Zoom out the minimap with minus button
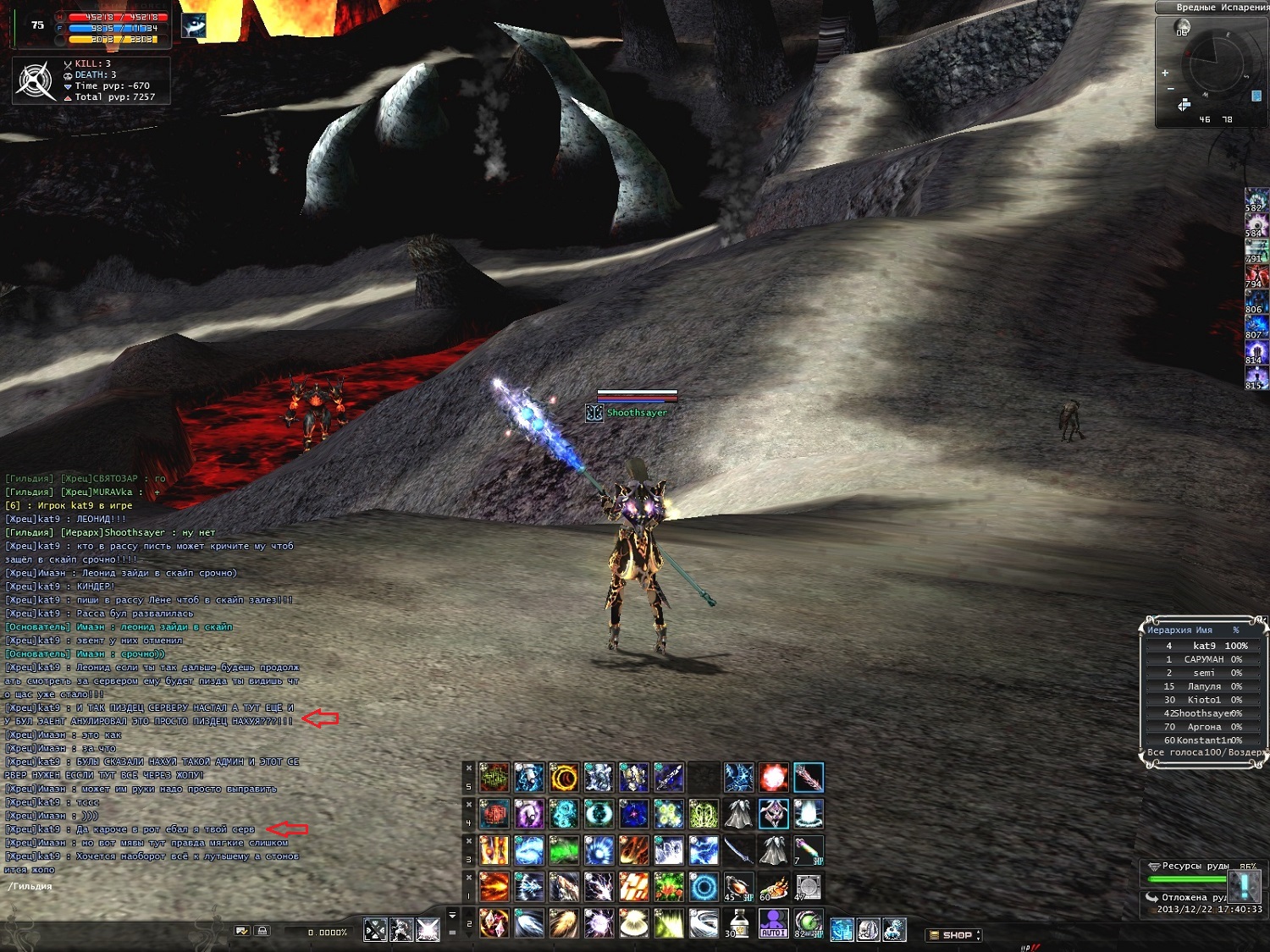Viewport: 1270px width, 952px height. [x=1171, y=88]
